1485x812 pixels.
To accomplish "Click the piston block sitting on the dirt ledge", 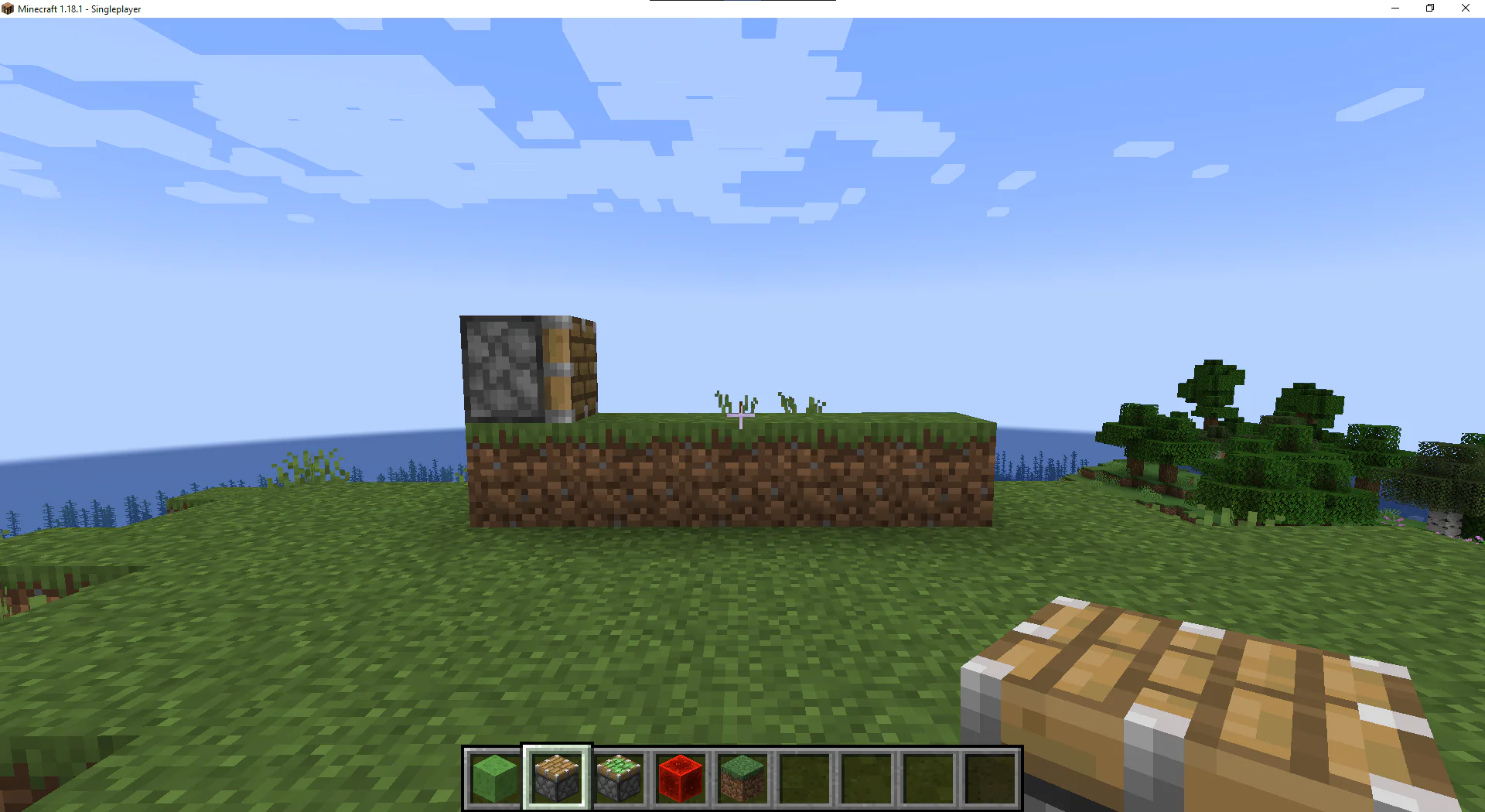I will [528, 367].
